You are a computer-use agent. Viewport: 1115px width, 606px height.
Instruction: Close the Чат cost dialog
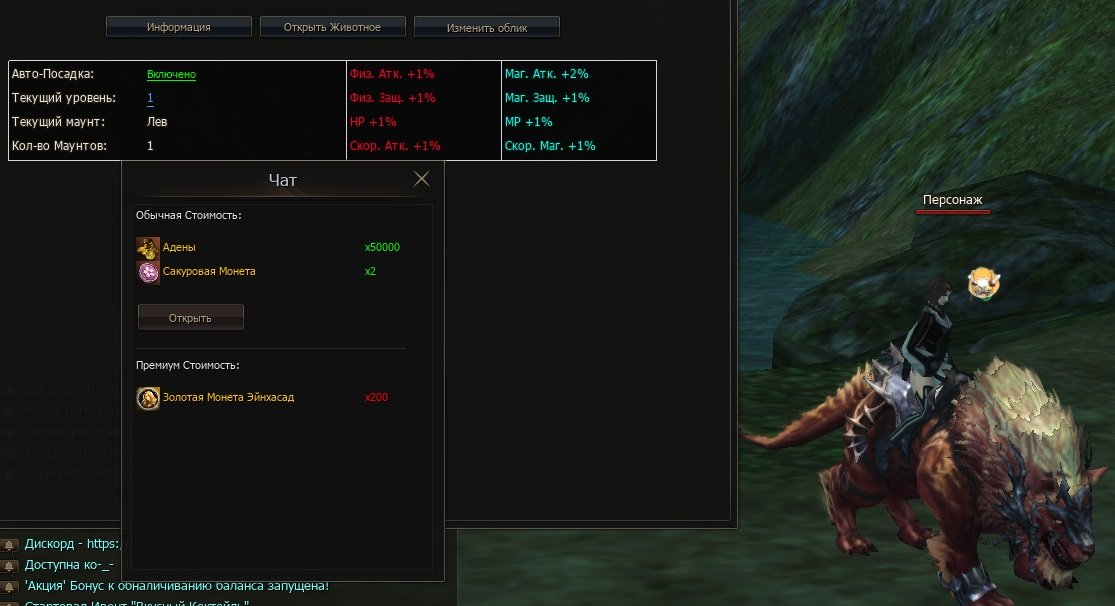[x=422, y=179]
